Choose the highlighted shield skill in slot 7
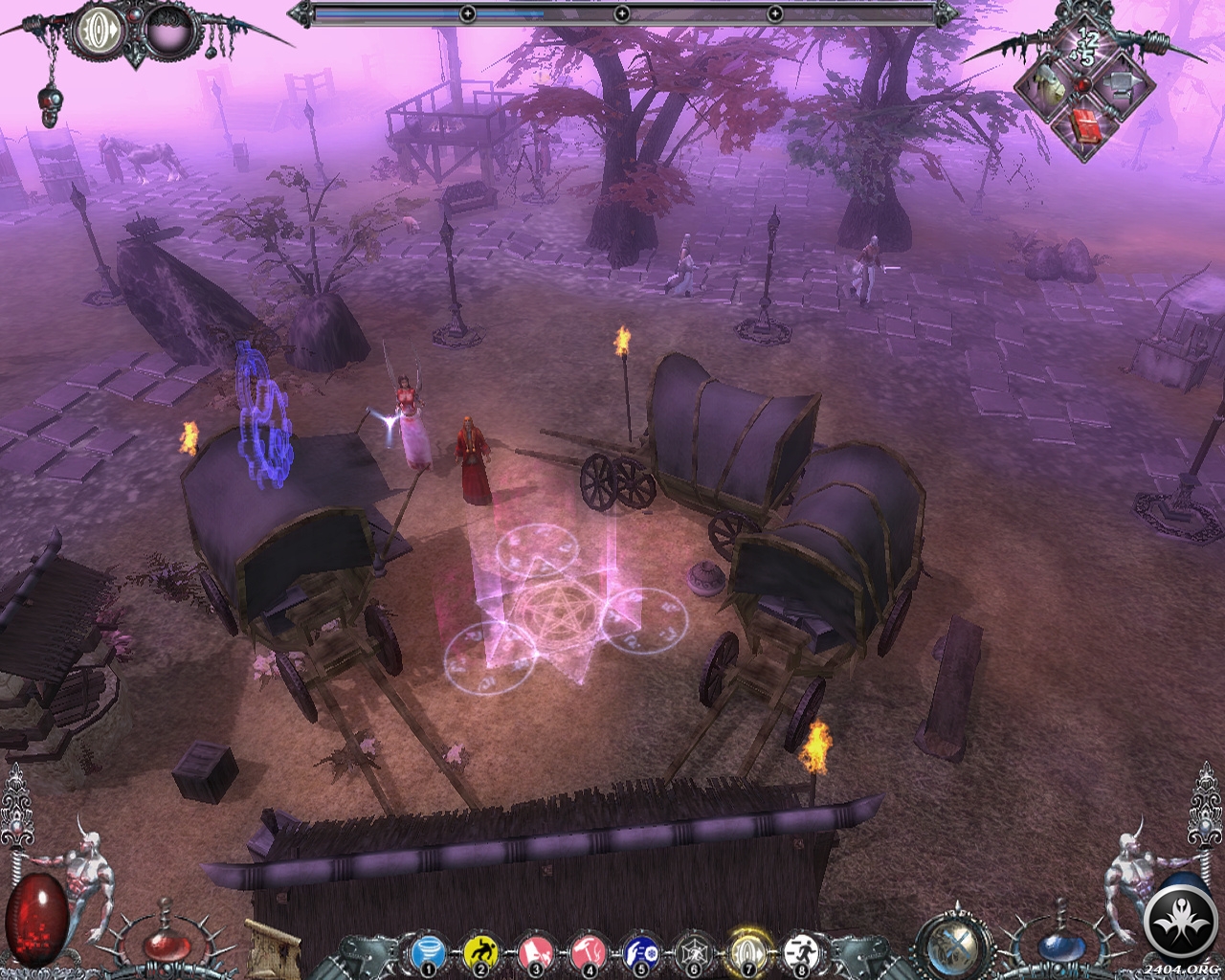This screenshot has width=1225, height=980. (x=747, y=952)
